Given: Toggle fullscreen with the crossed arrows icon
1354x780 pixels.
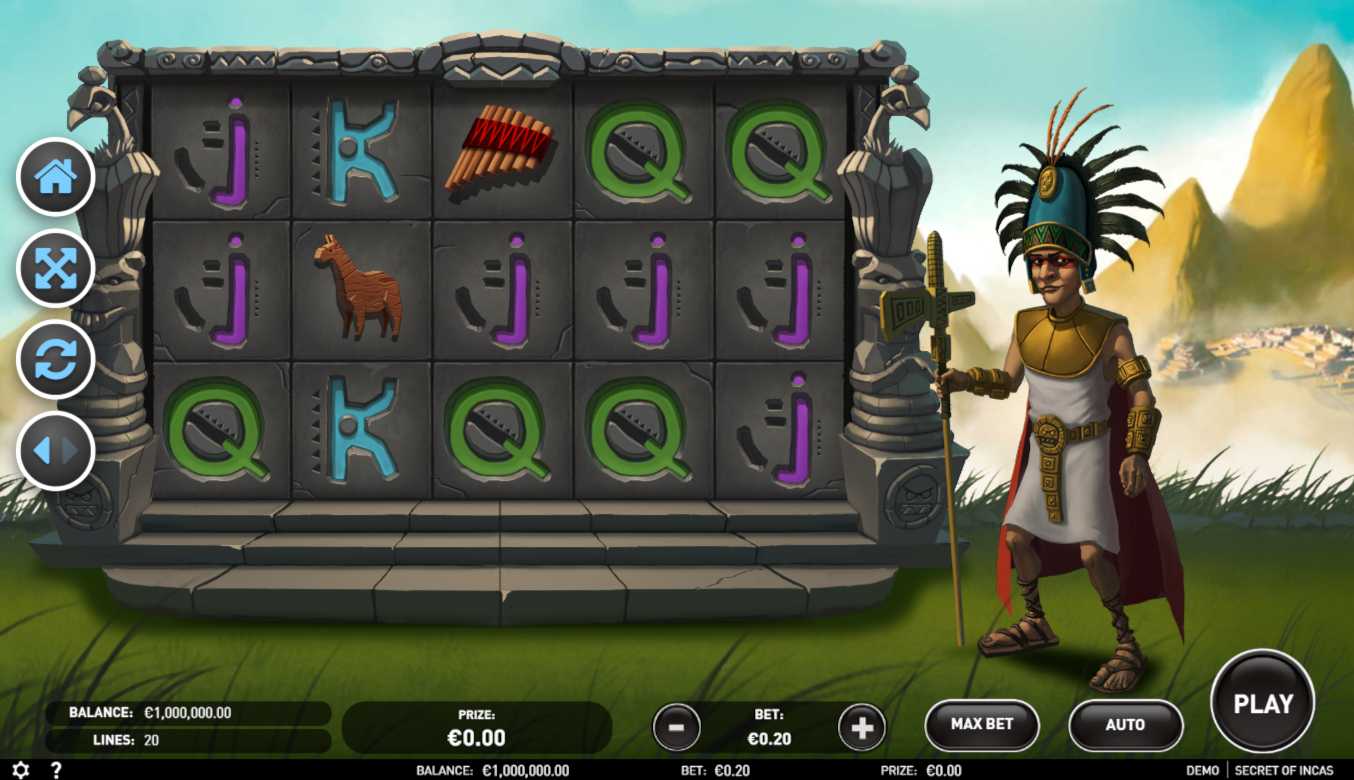Looking at the screenshot, I should (56, 268).
